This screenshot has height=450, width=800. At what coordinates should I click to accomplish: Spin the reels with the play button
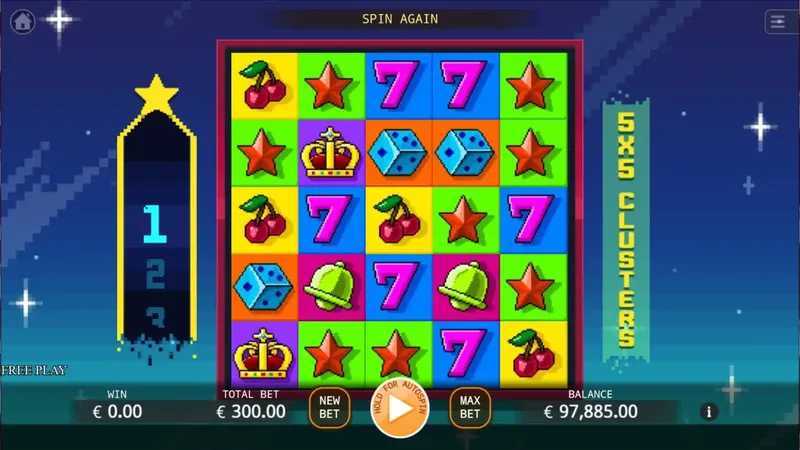399,408
